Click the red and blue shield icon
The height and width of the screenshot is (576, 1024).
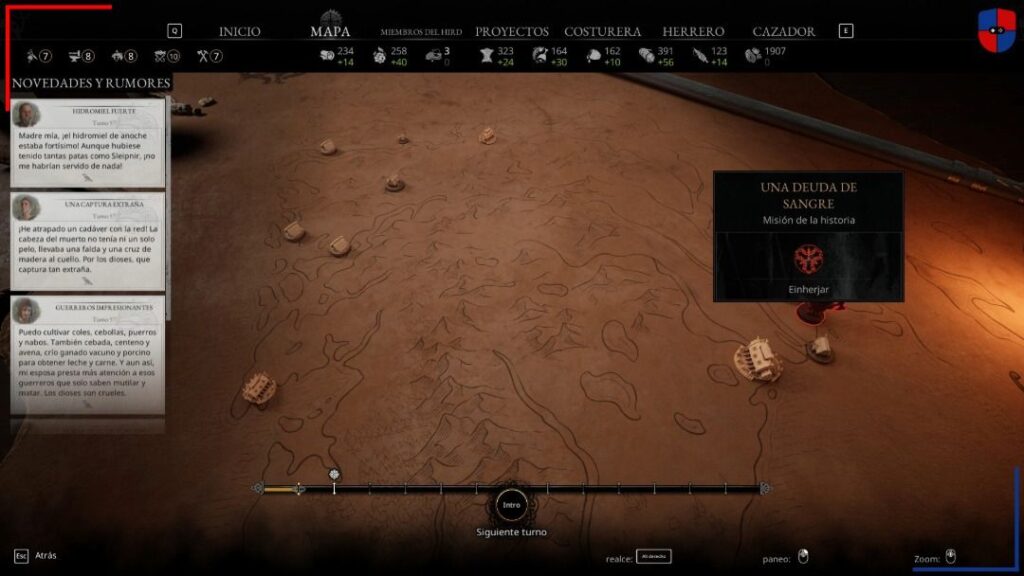tap(995, 30)
